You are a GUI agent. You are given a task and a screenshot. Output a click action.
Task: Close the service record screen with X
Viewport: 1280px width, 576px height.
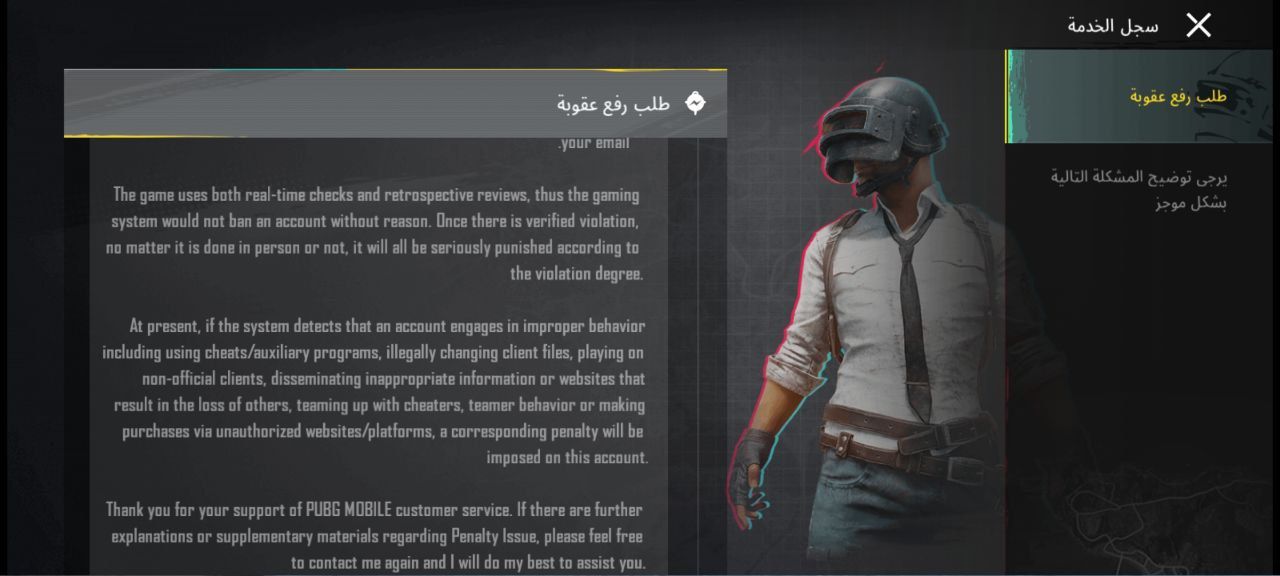1198,26
